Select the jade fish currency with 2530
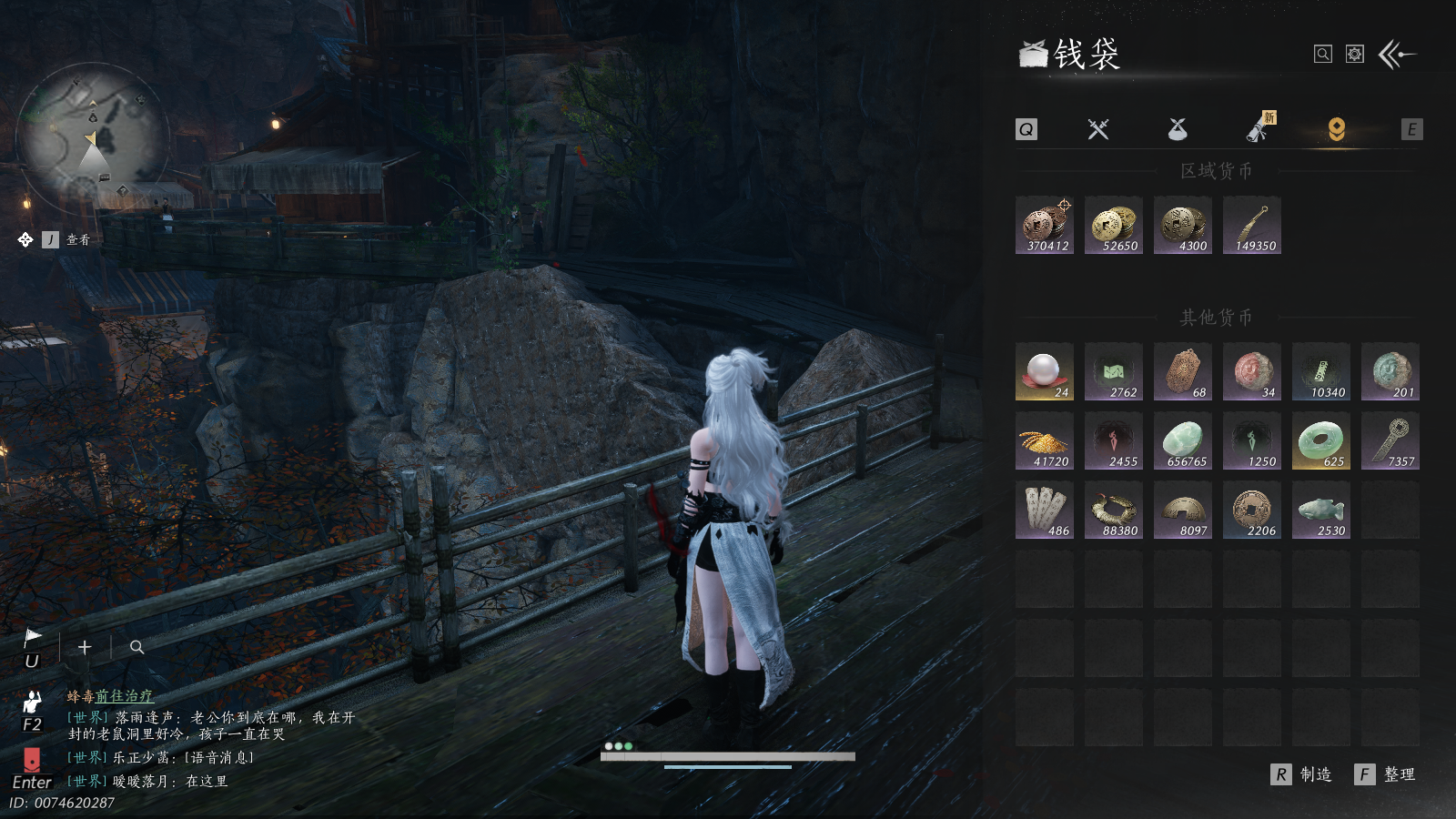The height and width of the screenshot is (819, 1456). tap(1321, 510)
